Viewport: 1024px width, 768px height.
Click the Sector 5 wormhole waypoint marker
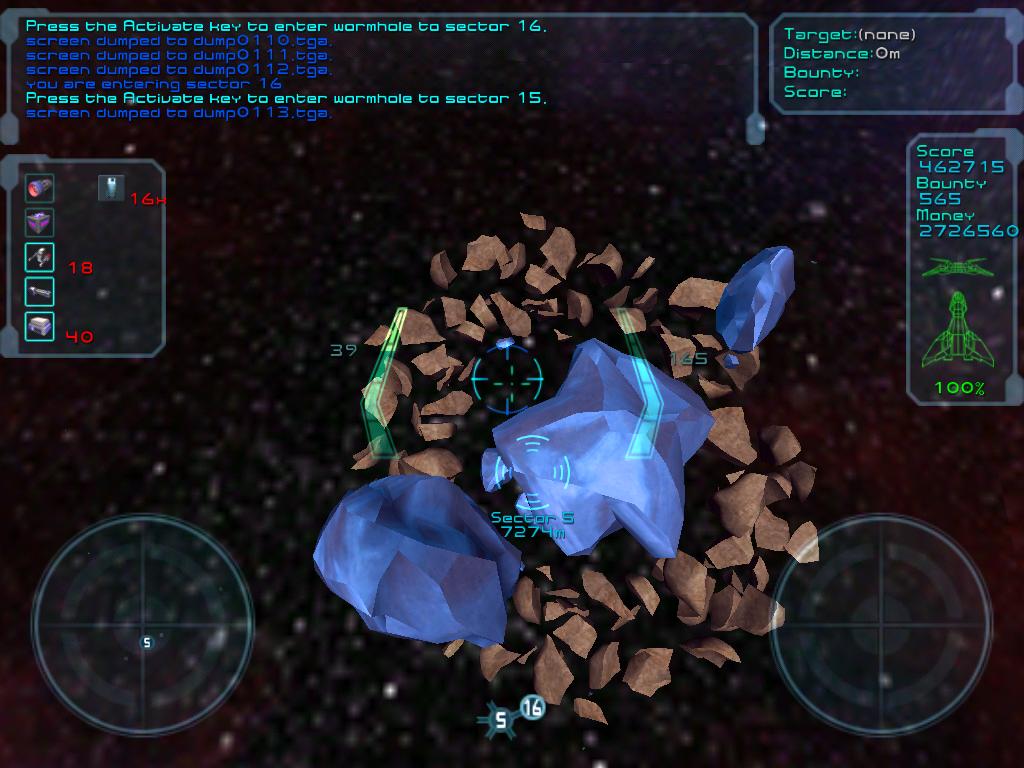(532, 469)
